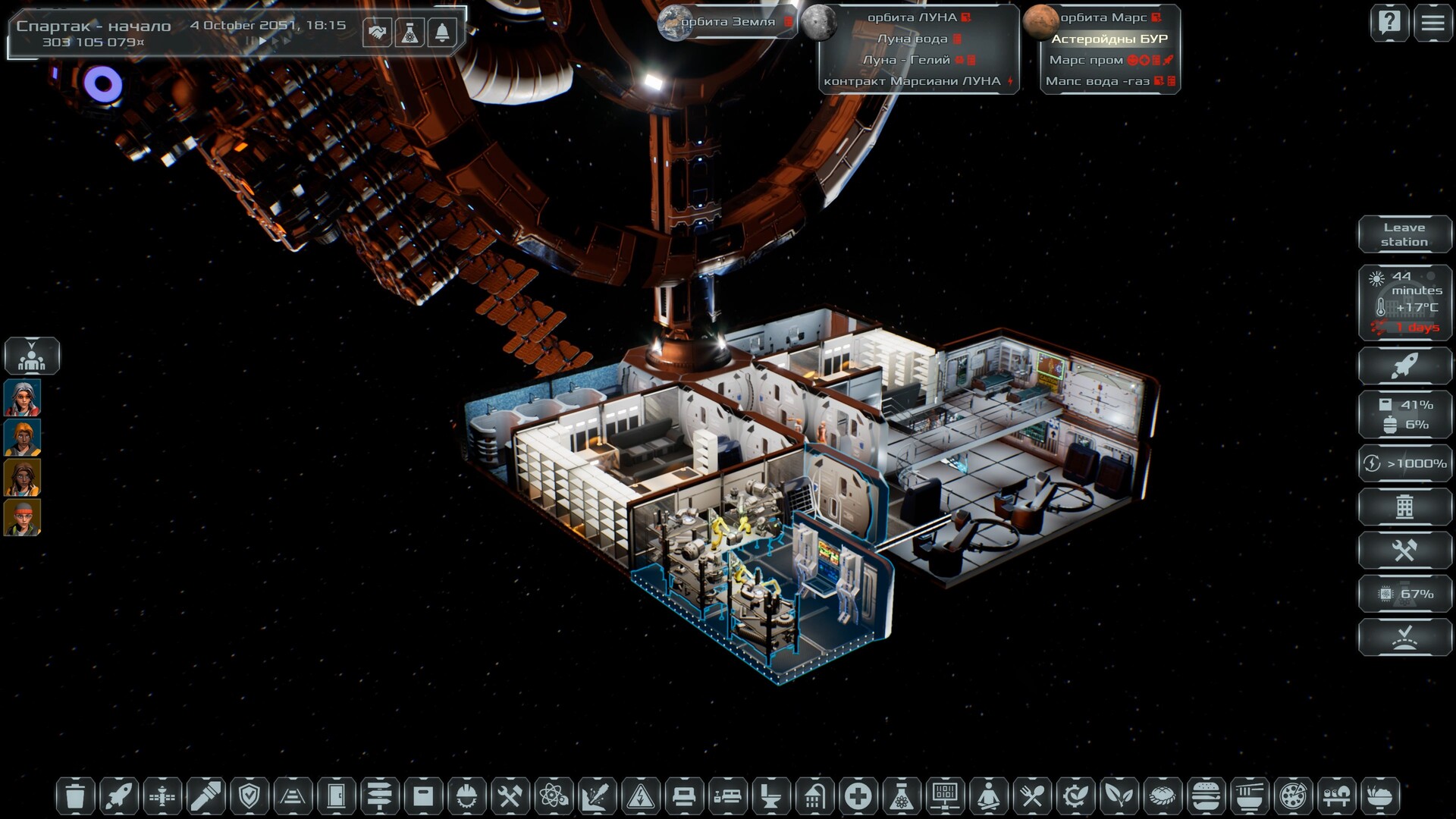This screenshot has height=819, width=1456.
Task: Select the gray-haired crew member portrait
Action: pyautogui.click(x=23, y=398)
